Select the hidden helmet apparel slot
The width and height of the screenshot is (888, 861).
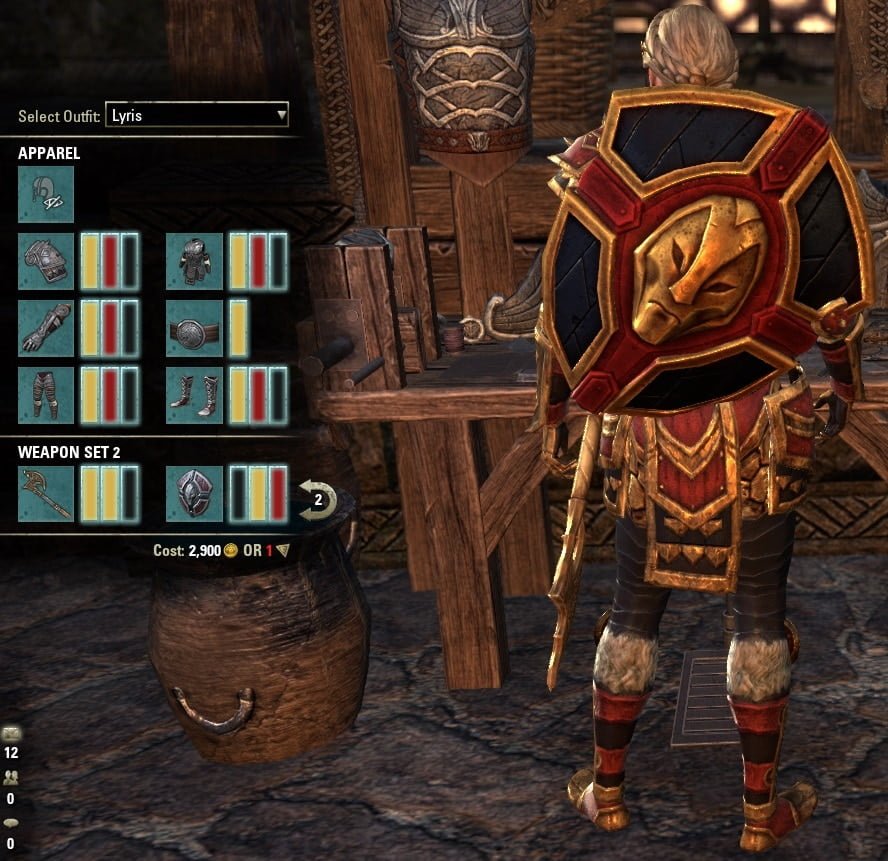point(46,194)
